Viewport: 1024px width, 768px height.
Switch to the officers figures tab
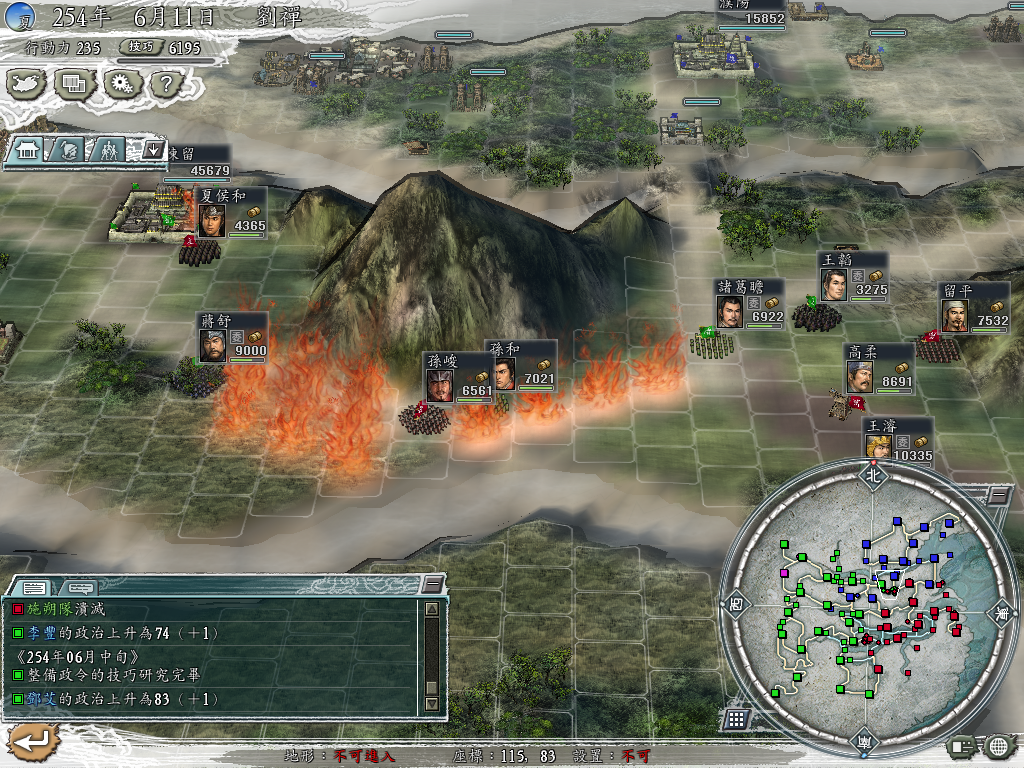107,150
